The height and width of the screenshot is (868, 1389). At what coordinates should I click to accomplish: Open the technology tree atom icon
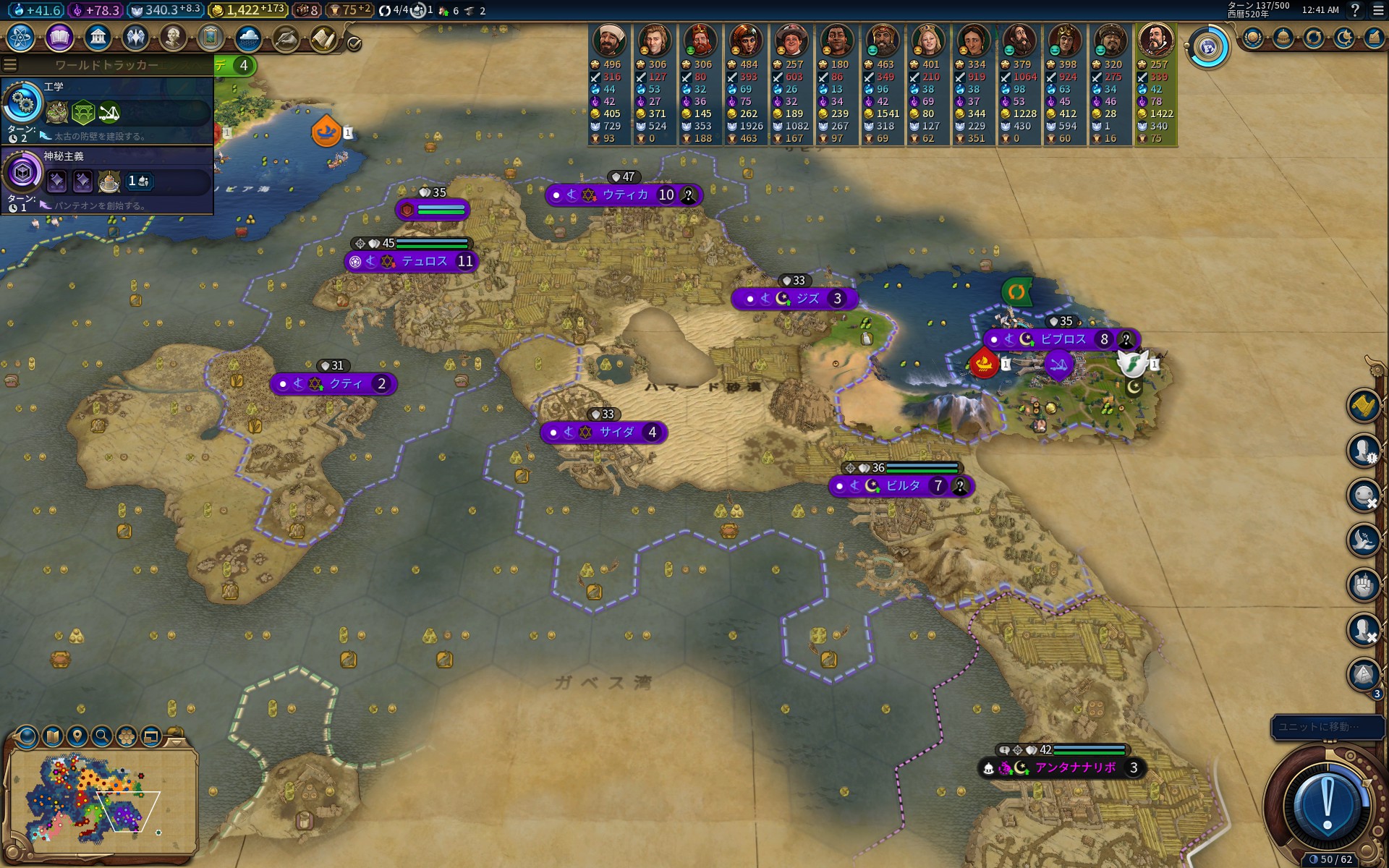tap(21, 37)
